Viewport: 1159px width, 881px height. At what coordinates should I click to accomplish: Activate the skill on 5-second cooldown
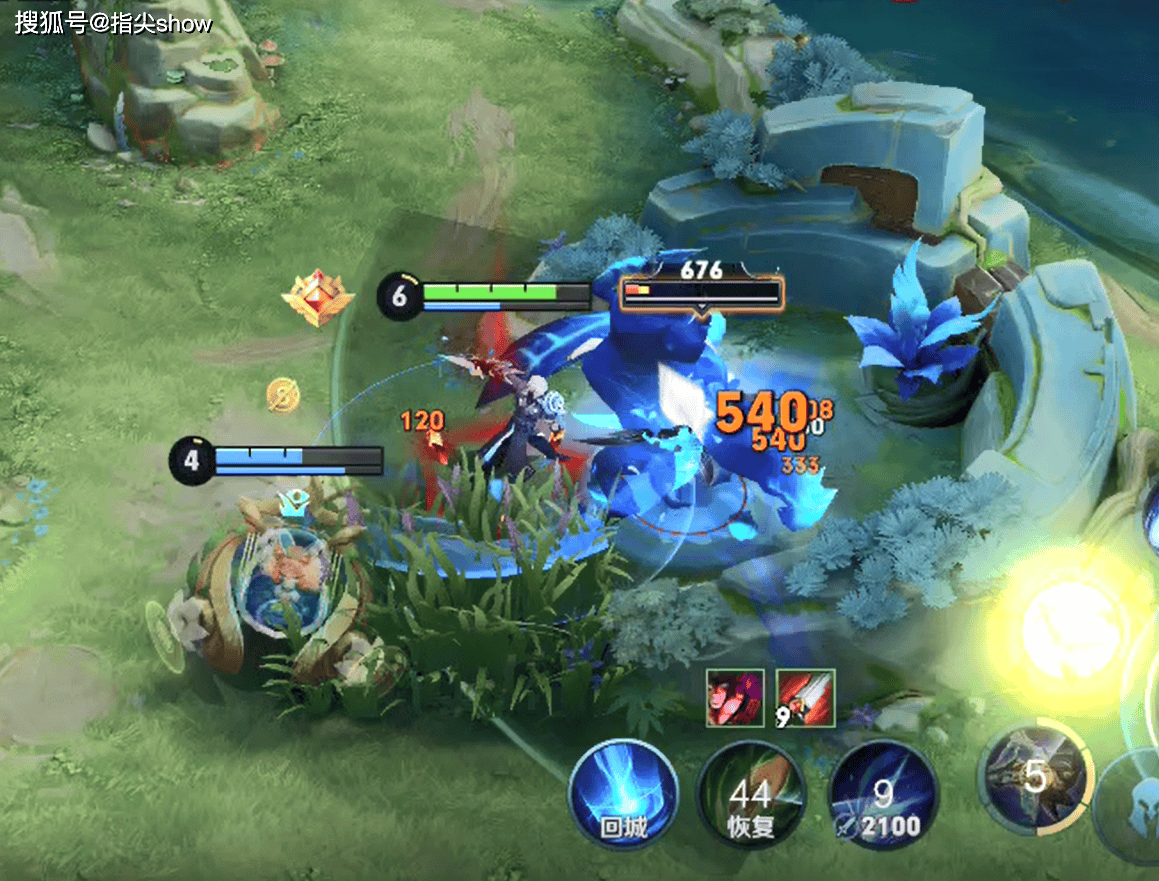click(x=1035, y=776)
